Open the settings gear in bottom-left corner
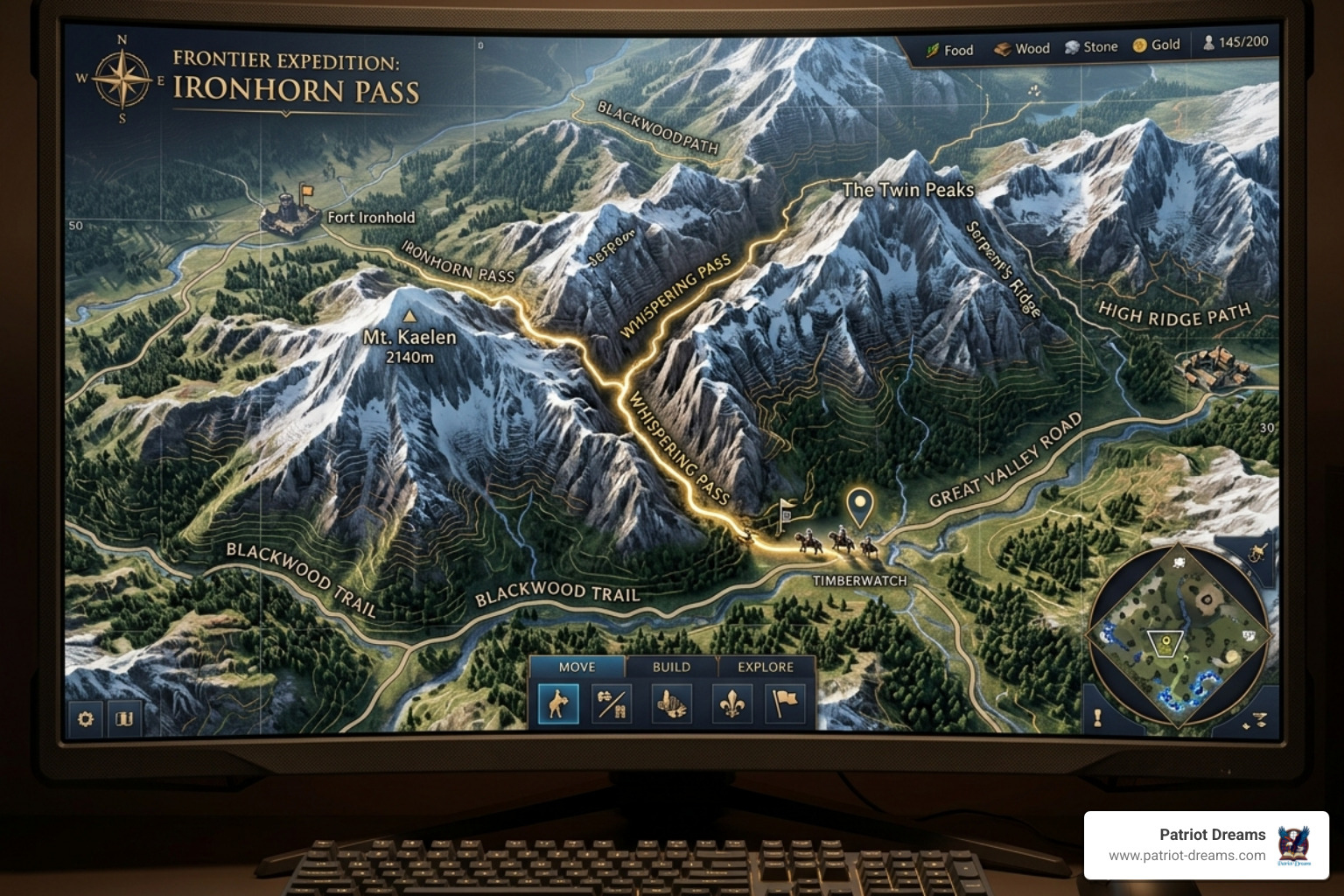The image size is (1344, 896). 85,717
